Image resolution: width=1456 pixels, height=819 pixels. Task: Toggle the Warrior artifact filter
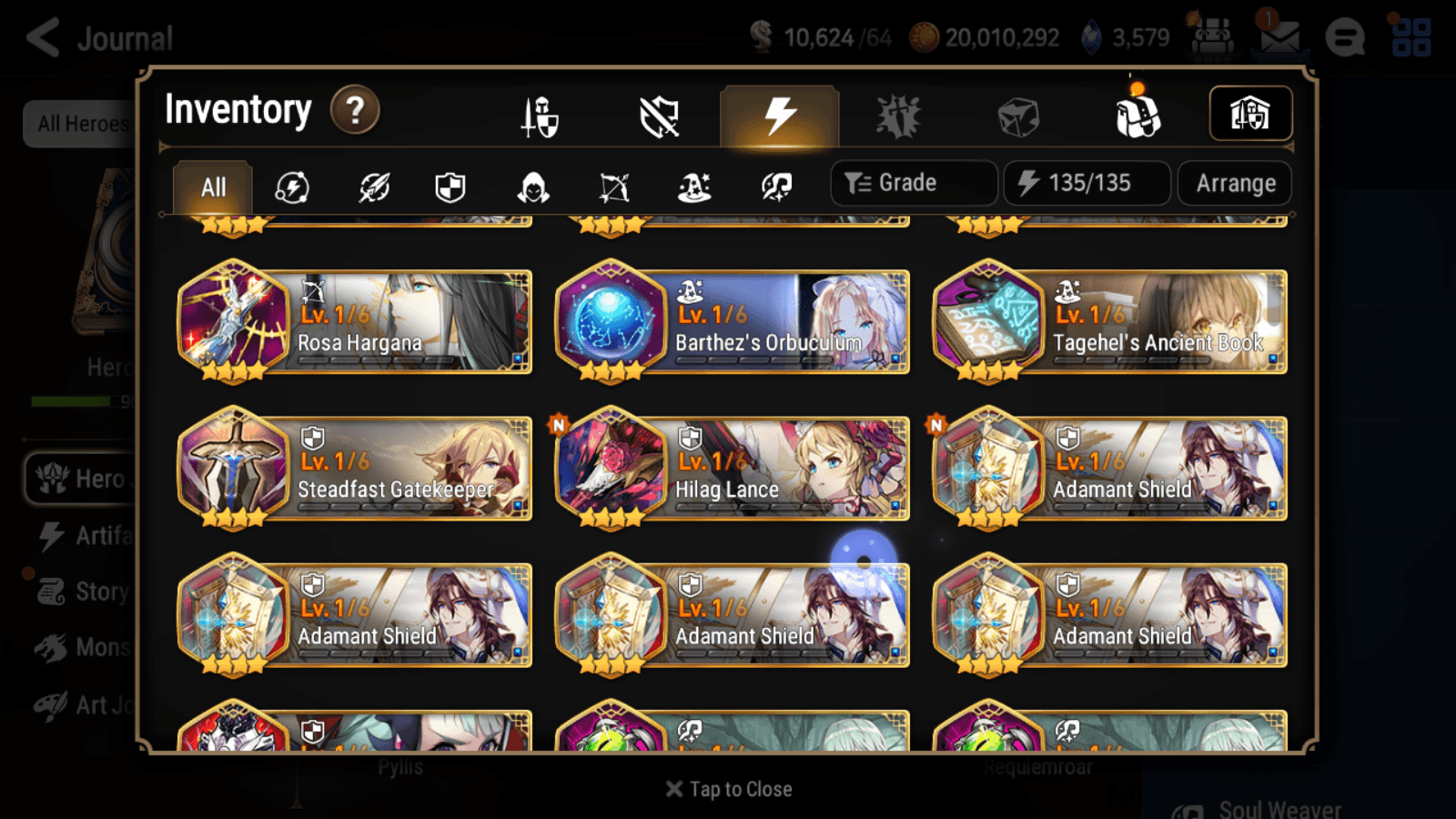[376, 187]
